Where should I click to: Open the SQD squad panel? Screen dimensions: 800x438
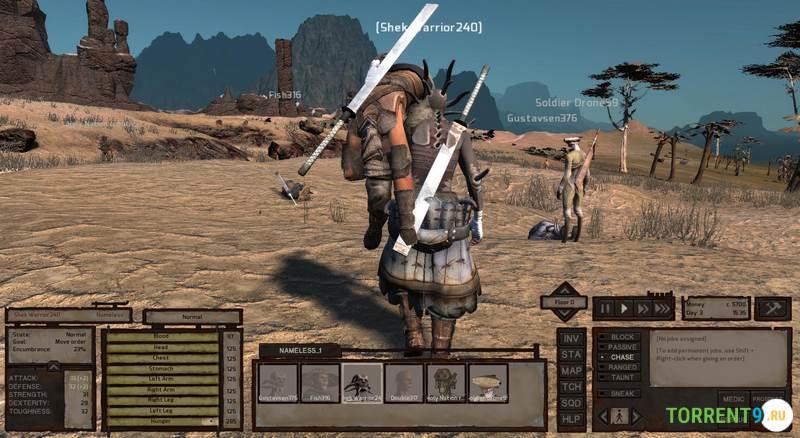571,402
